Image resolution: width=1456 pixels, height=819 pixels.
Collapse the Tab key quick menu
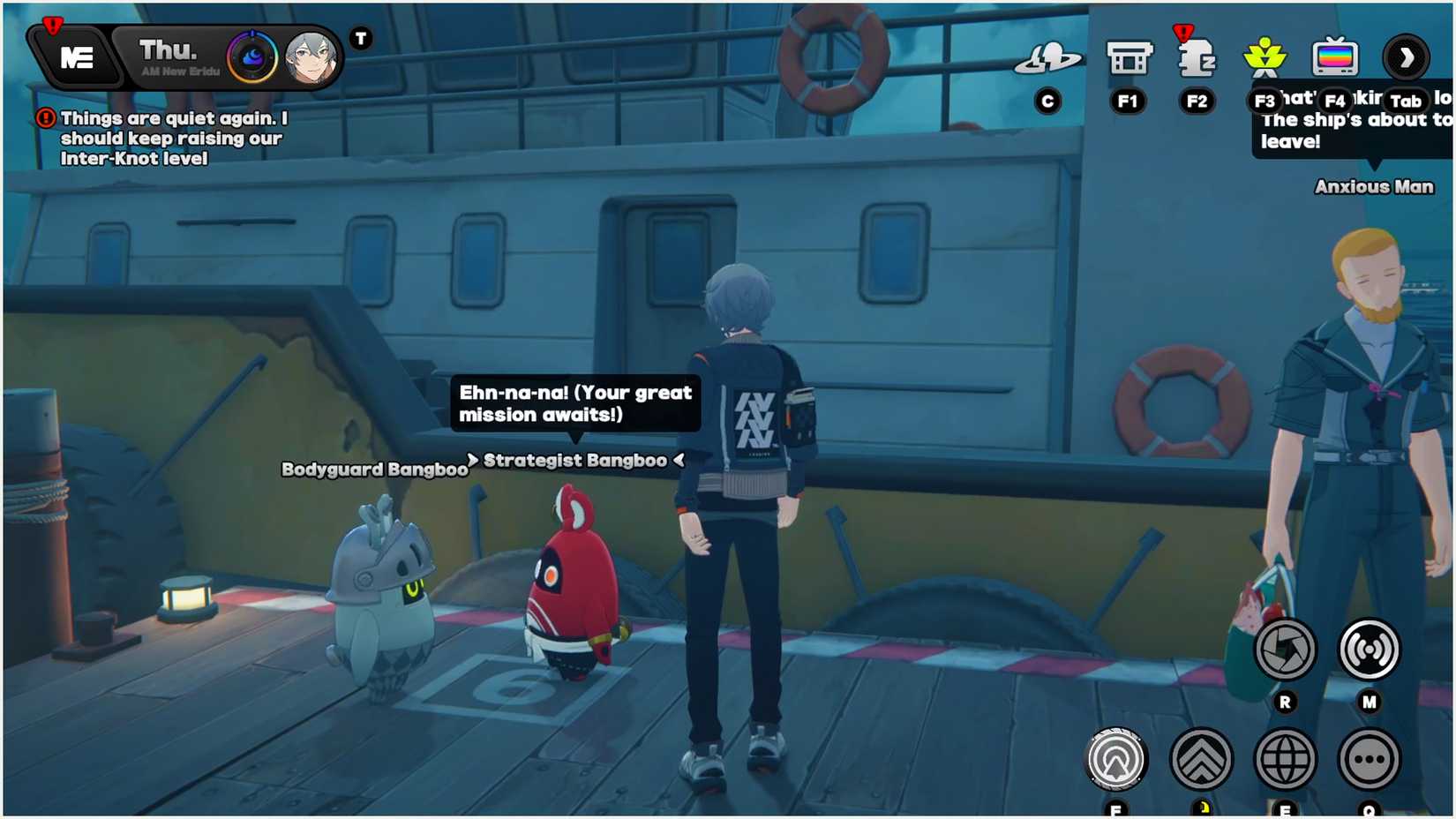tap(1405, 101)
